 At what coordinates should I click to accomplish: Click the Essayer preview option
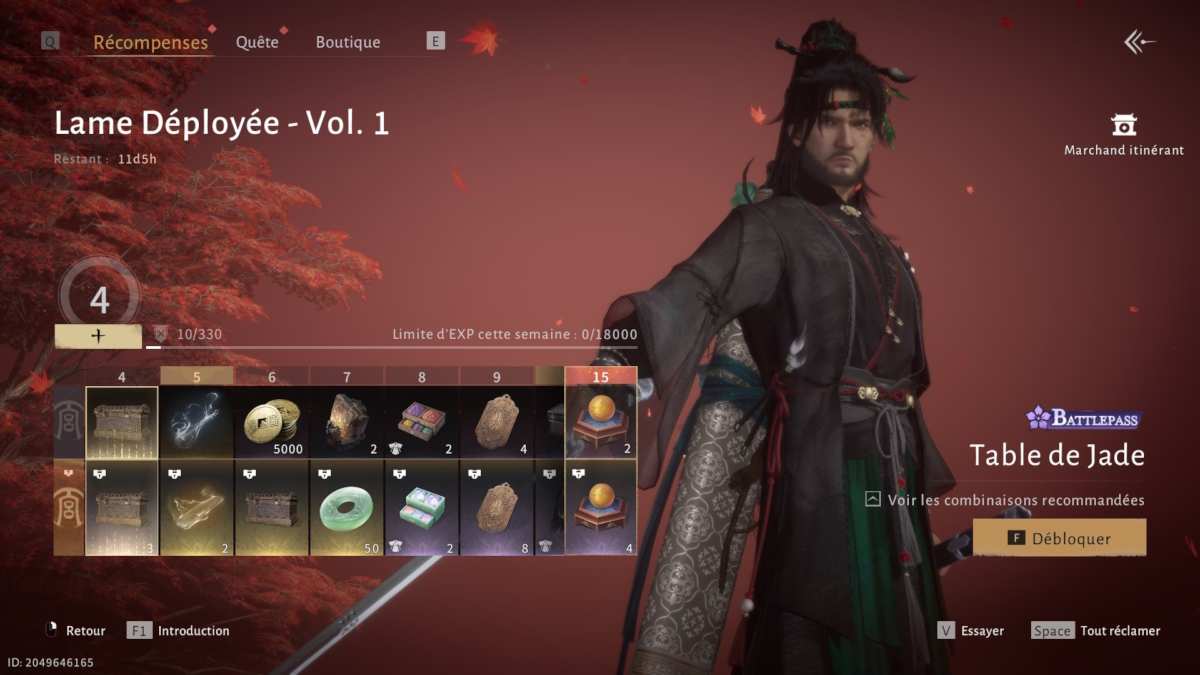tap(970, 631)
